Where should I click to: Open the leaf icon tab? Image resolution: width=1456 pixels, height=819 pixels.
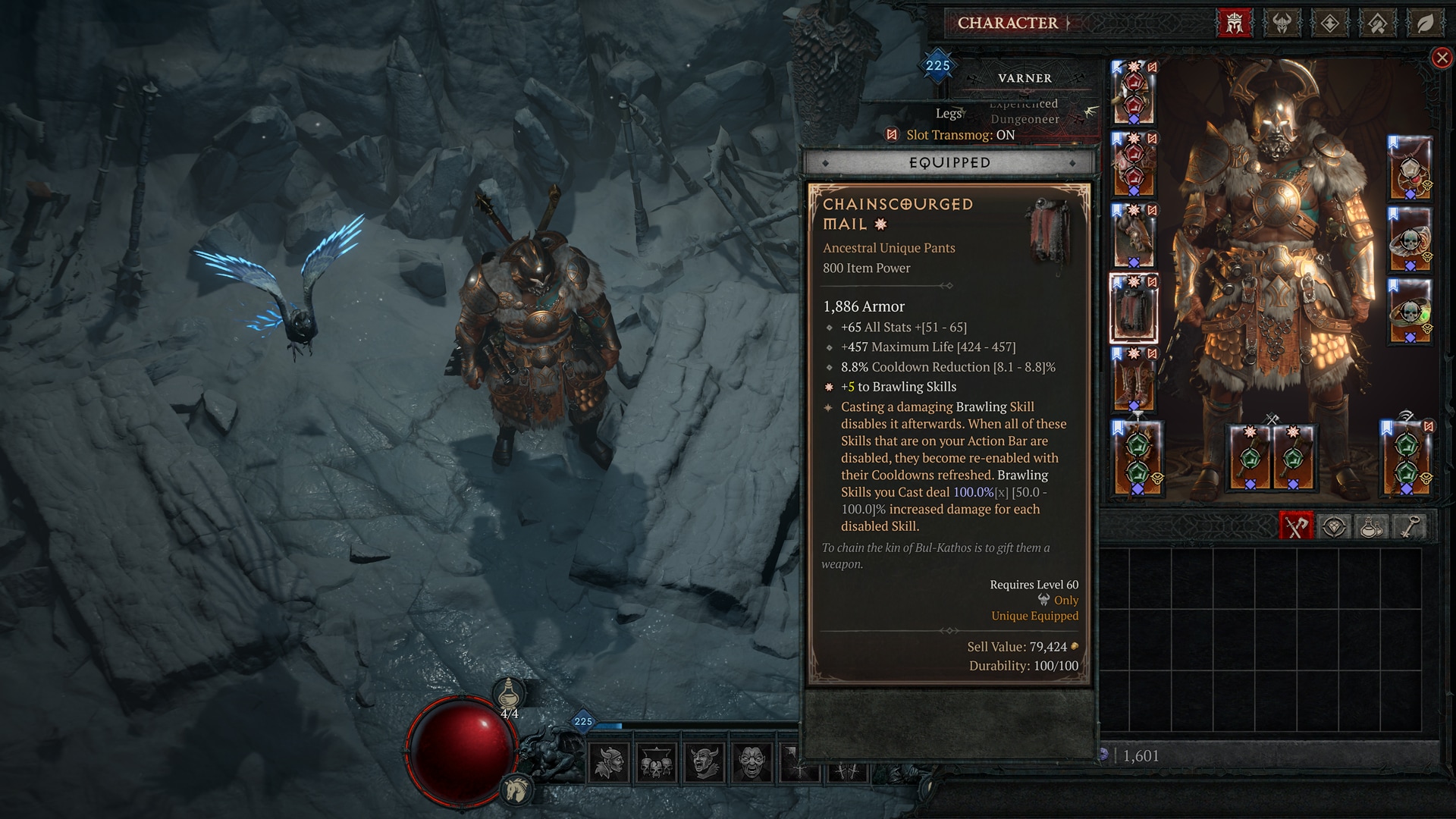[1425, 24]
